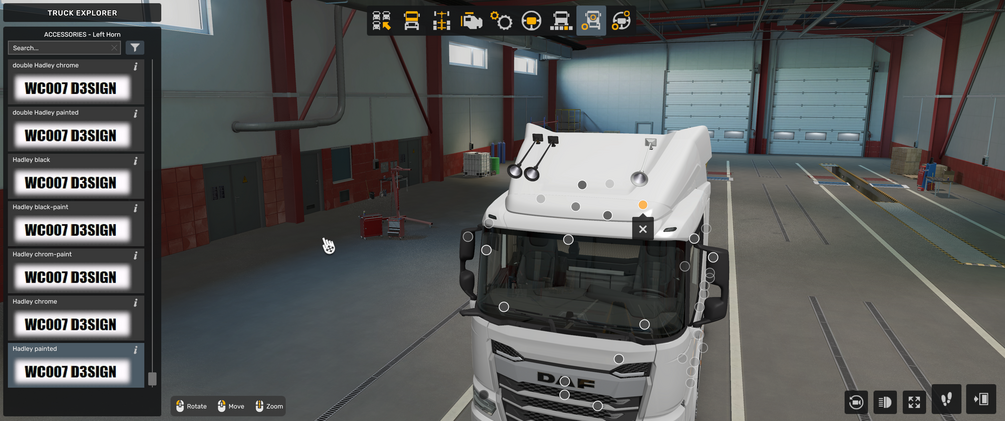Open the truck selection toolbar icon
Image resolution: width=1005 pixels, height=421 pixels.
point(381,21)
